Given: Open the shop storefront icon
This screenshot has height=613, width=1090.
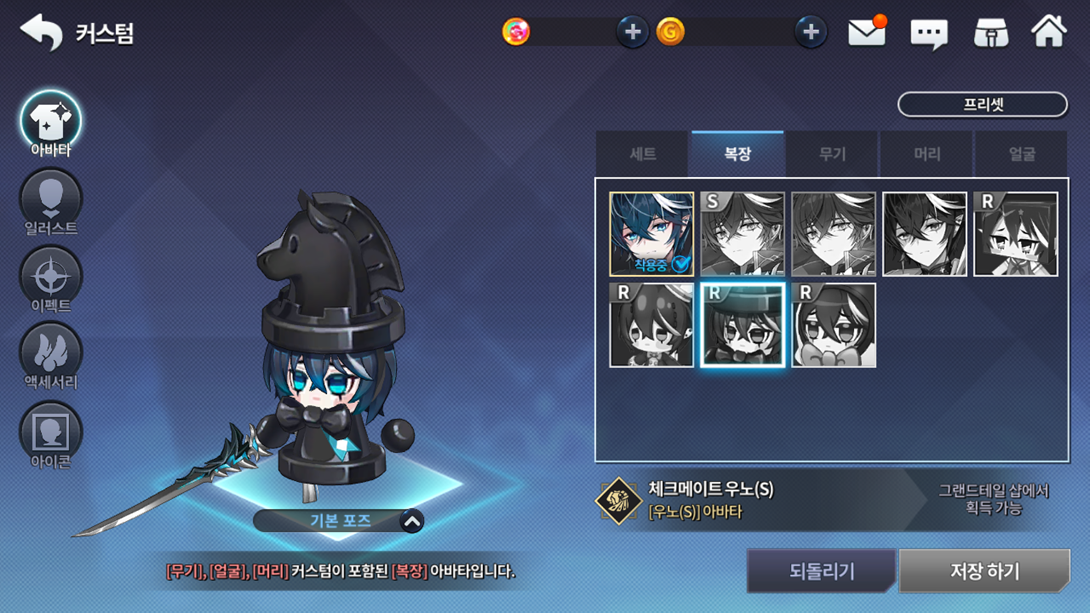Looking at the screenshot, I should [x=991, y=33].
